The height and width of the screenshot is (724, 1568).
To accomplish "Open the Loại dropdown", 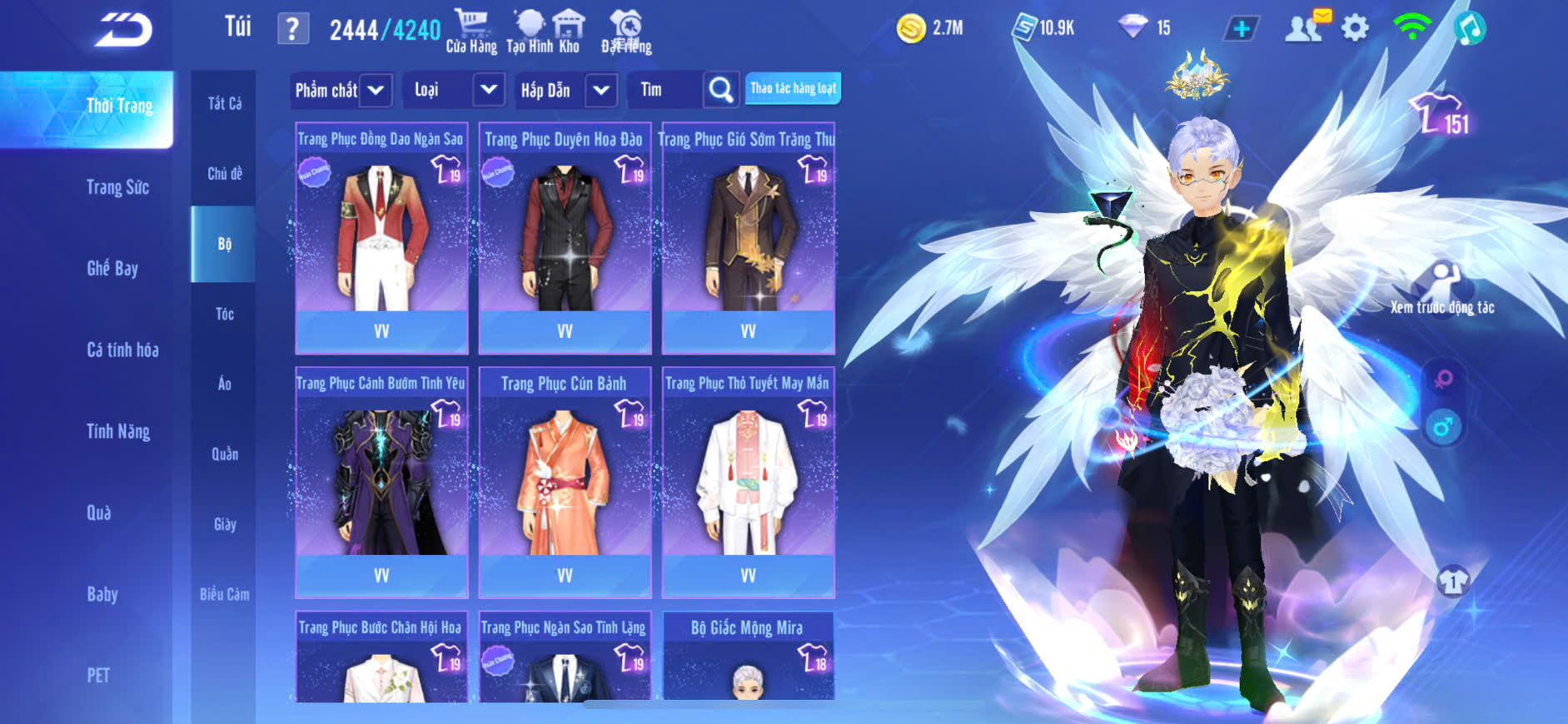I will pyautogui.click(x=453, y=90).
